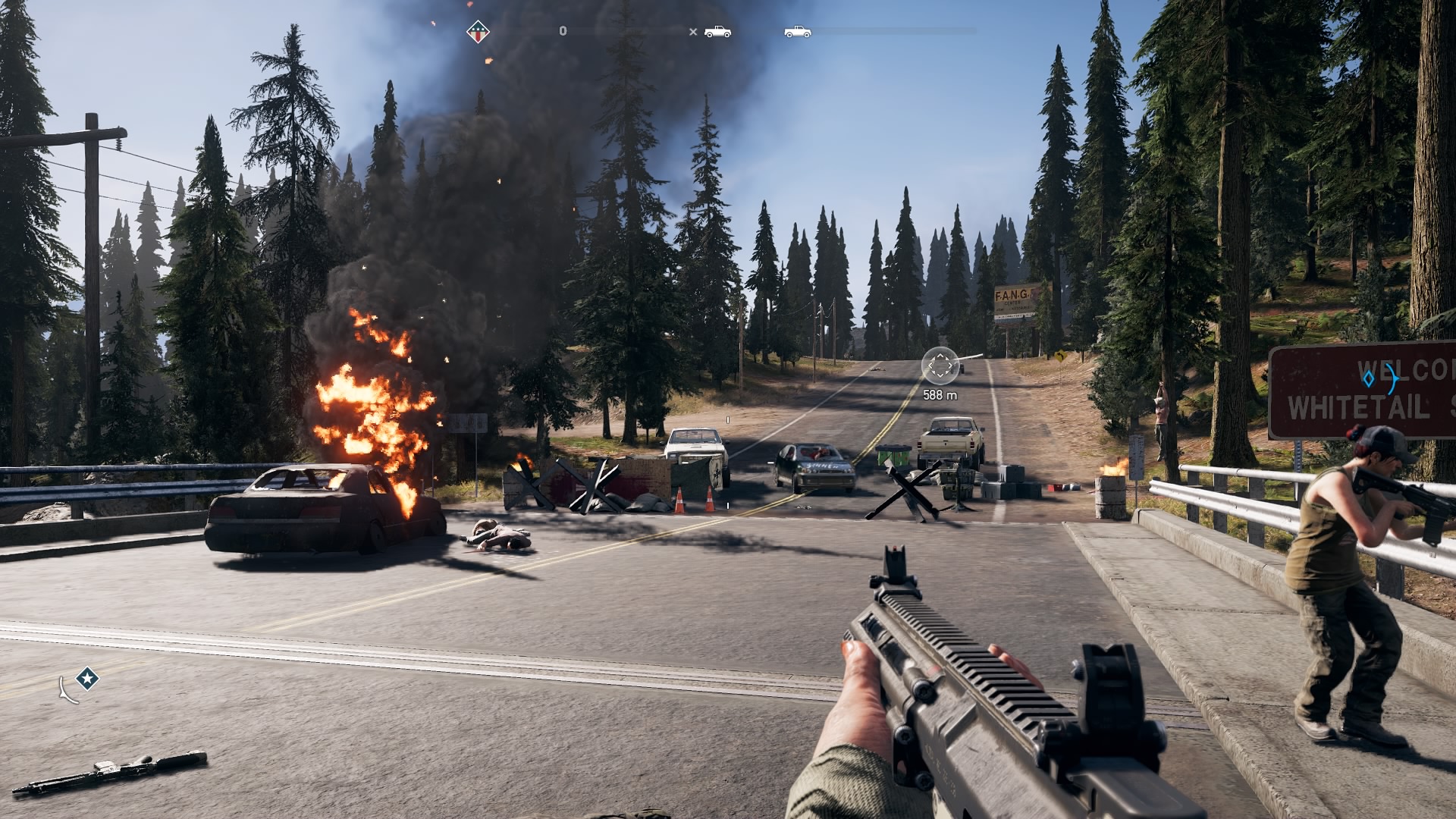Select the rifle weapon icon
Screen dimensions: 1456x819
point(109,773)
